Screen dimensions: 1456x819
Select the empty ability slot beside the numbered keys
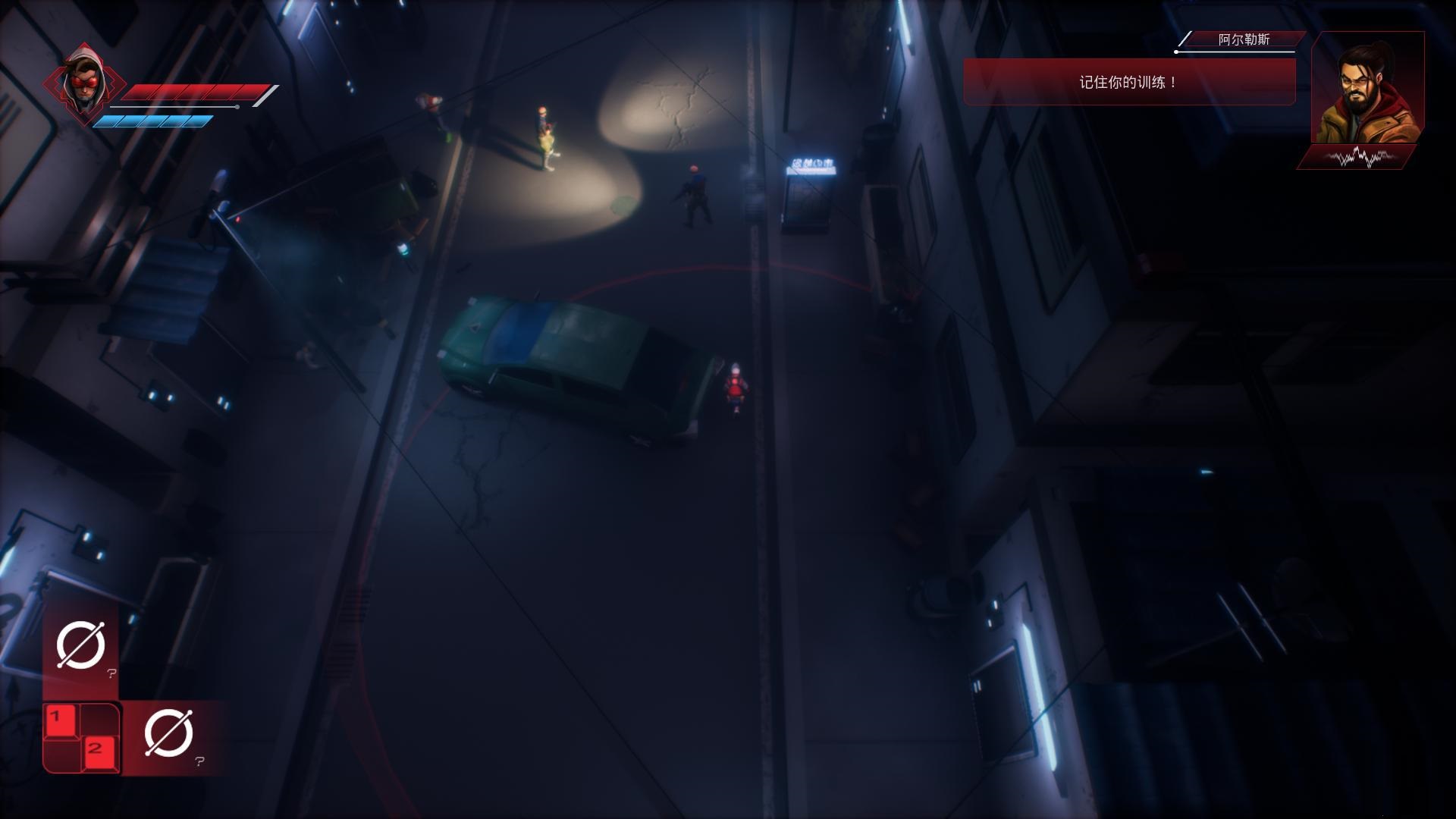168,734
